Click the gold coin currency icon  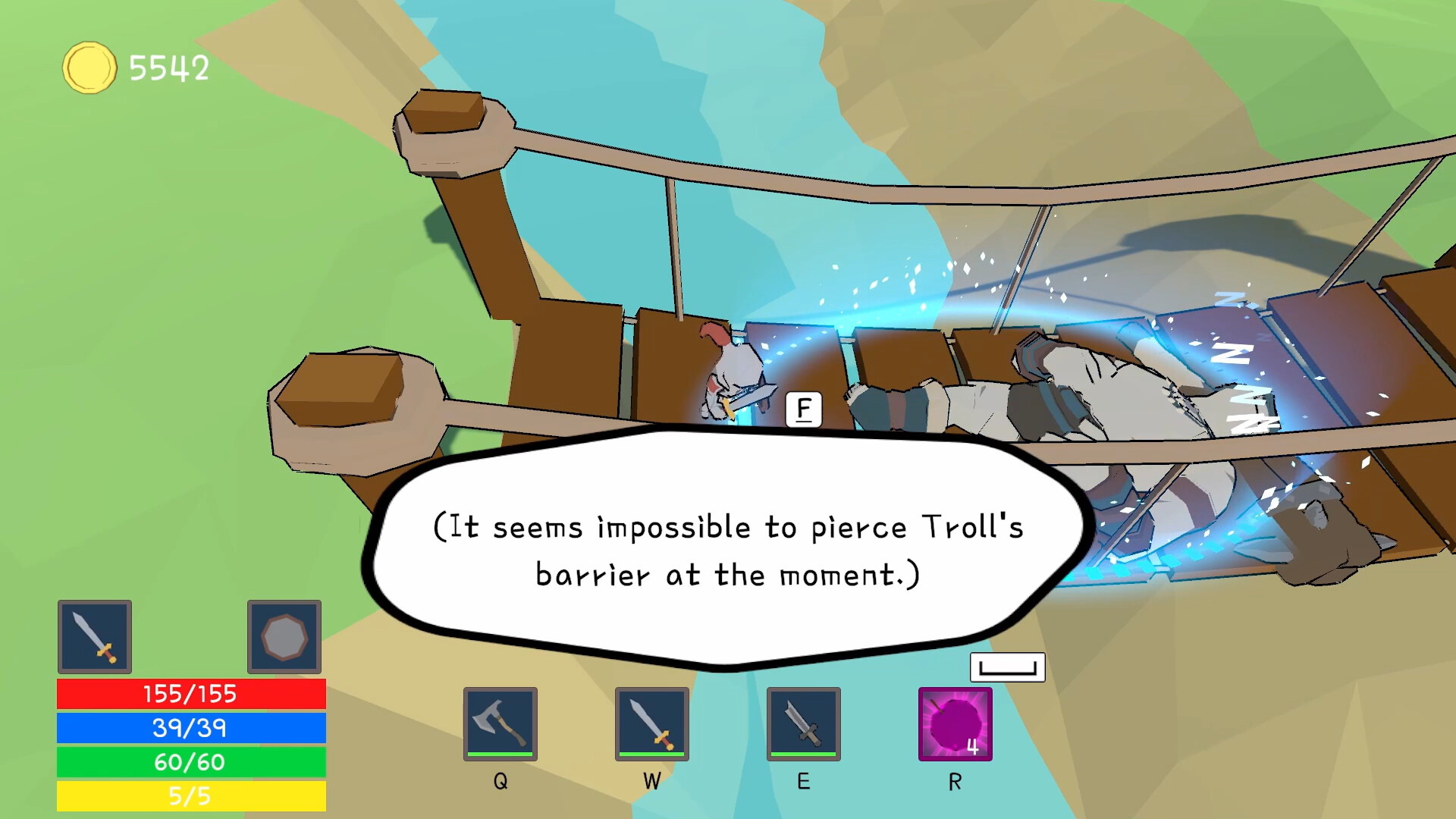[x=88, y=67]
